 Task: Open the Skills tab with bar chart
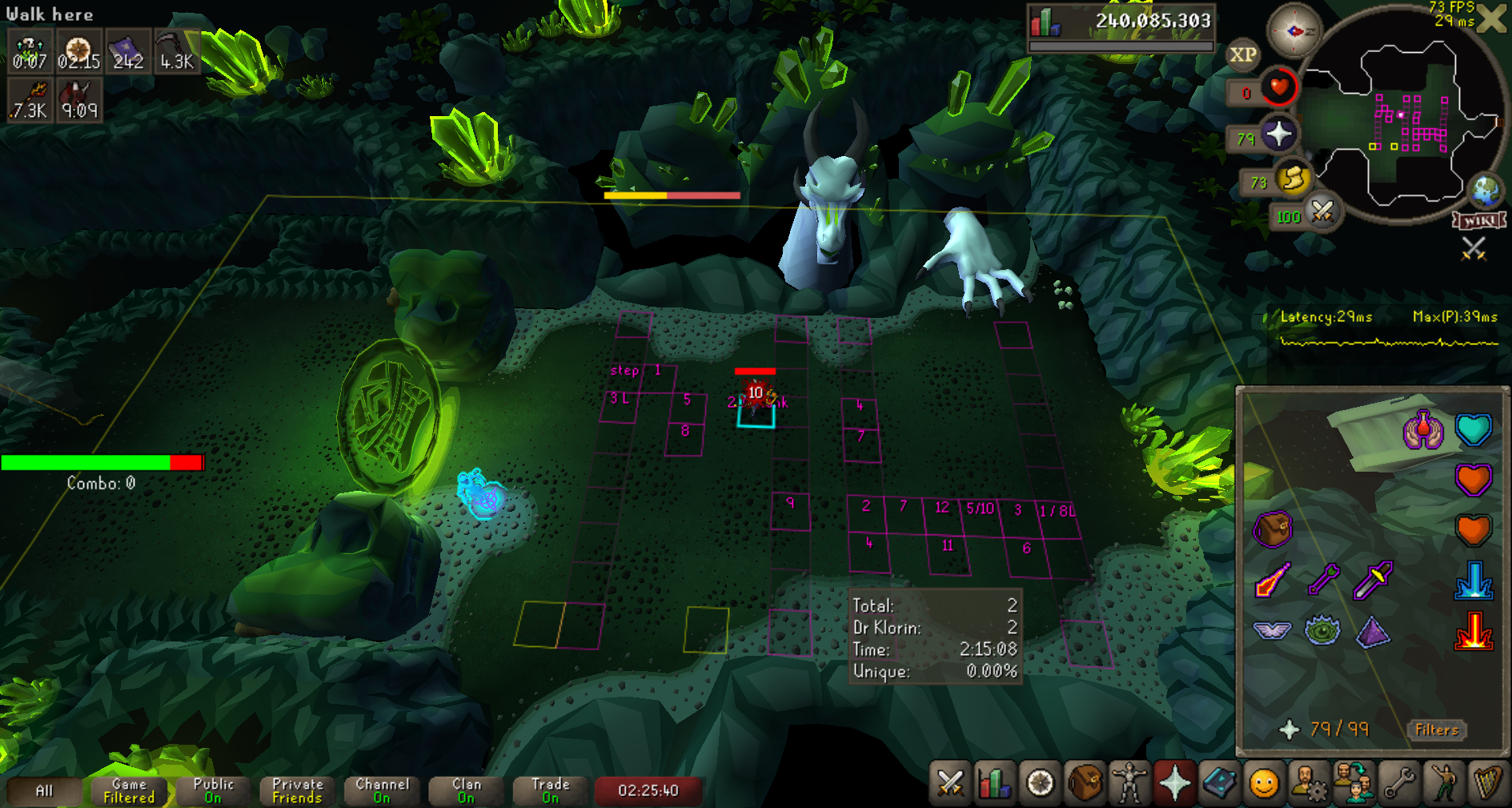(x=995, y=782)
